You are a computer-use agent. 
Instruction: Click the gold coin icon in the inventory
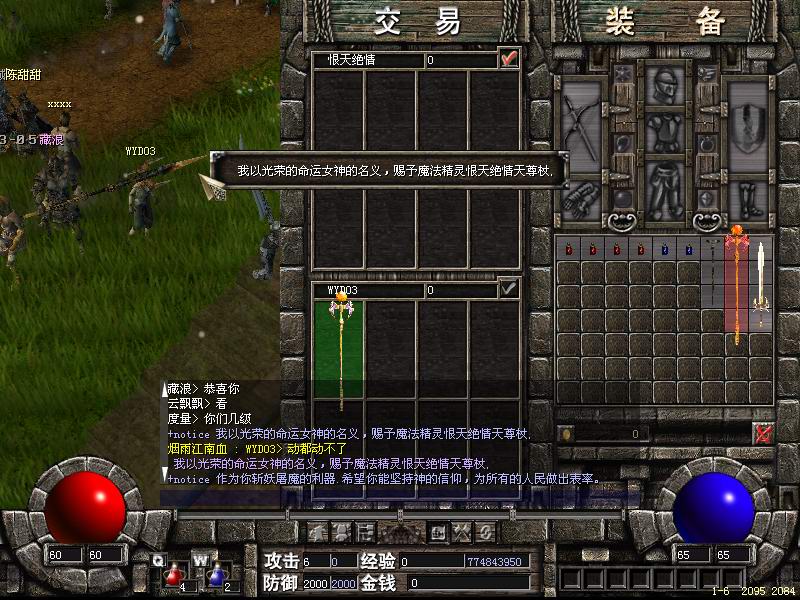(566, 434)
